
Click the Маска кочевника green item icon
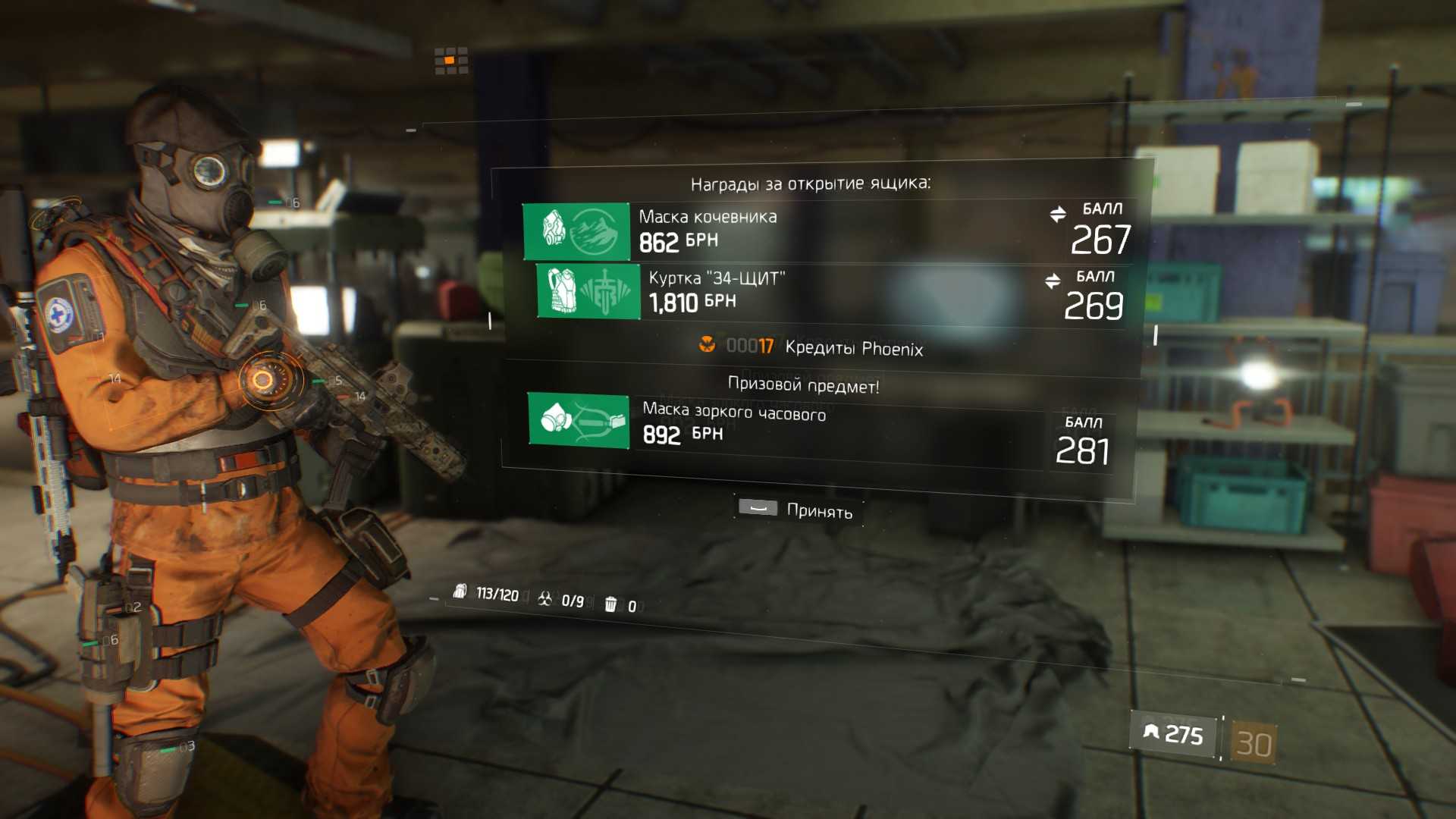tap(576, 231)
